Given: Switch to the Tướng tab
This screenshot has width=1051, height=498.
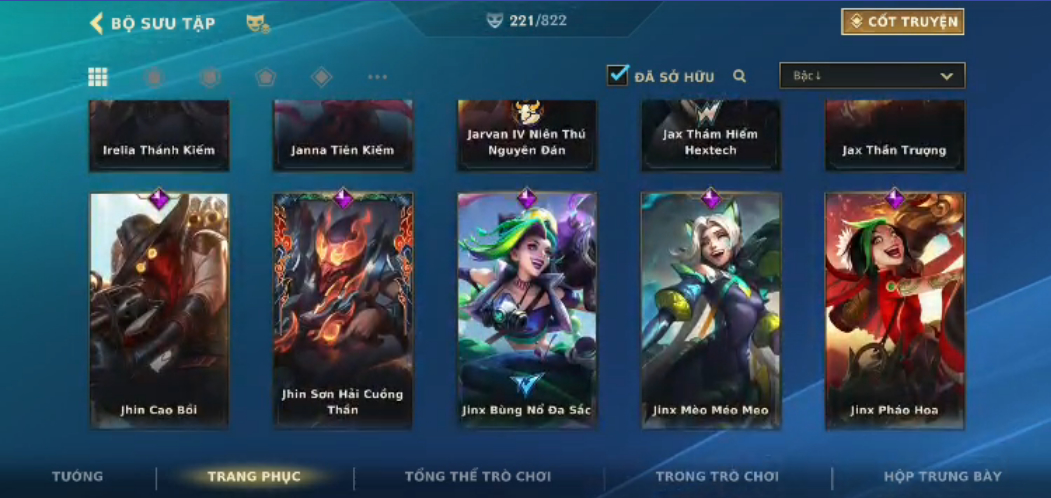Looking at the screenshot, I should tap(78, 477).
